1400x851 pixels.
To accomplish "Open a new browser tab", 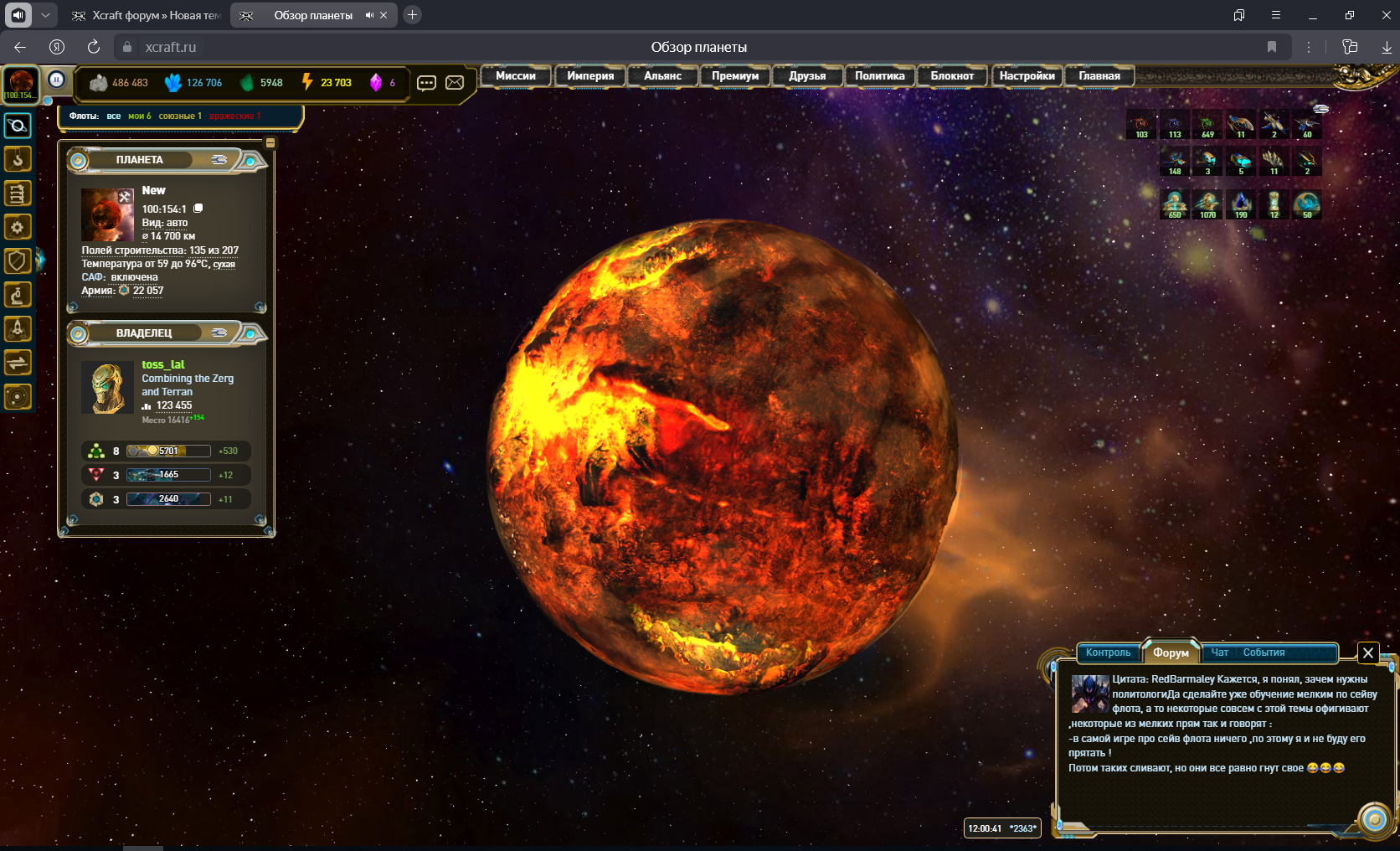I will pos(412,15).
